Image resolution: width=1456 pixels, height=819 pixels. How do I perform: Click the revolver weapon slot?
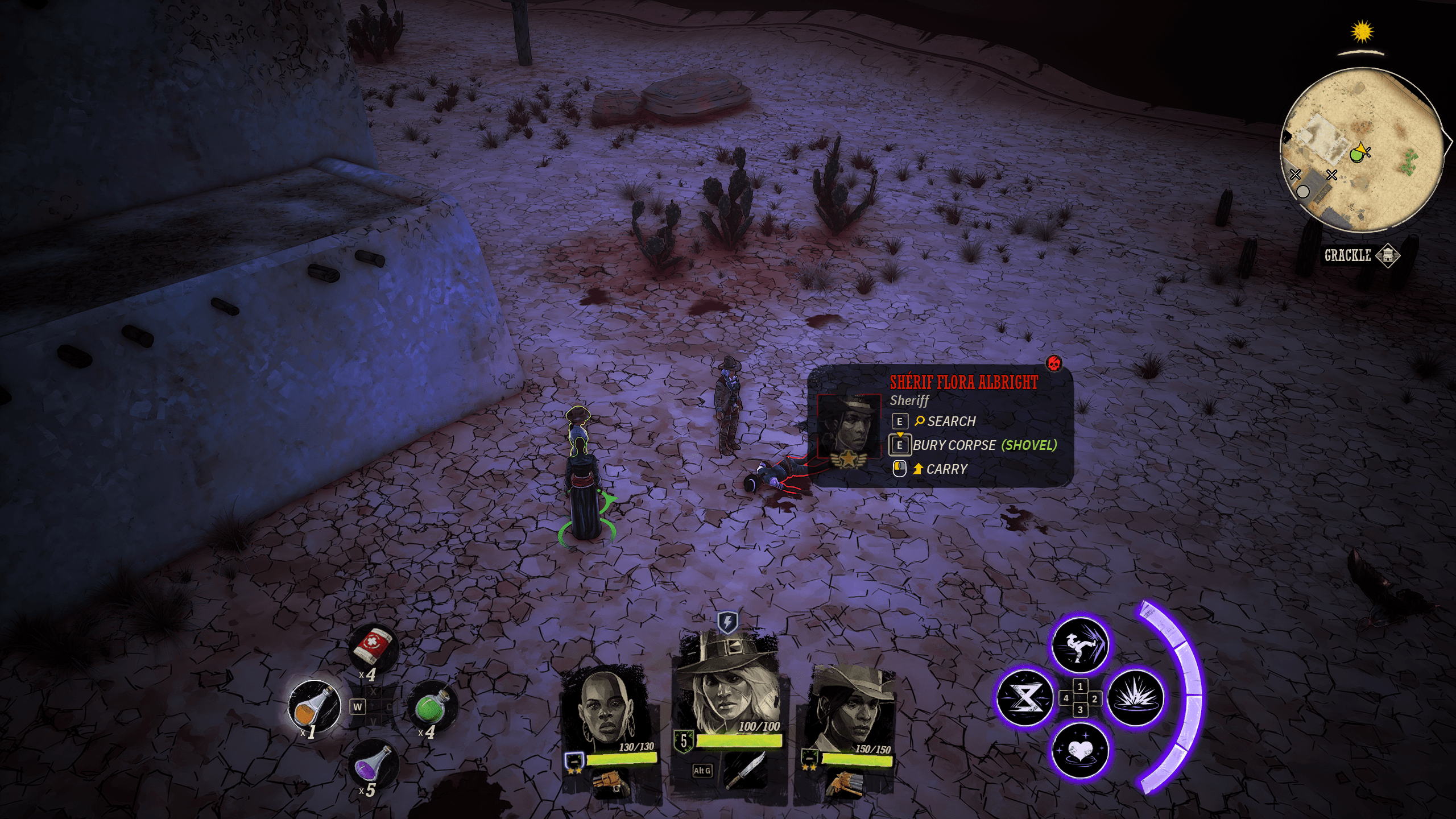pyautogui.click(x=611, y=785)
